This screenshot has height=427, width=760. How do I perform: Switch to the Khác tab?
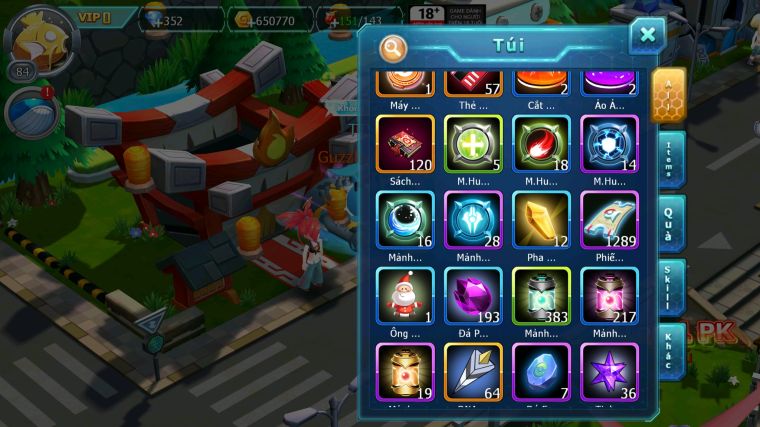668,350
